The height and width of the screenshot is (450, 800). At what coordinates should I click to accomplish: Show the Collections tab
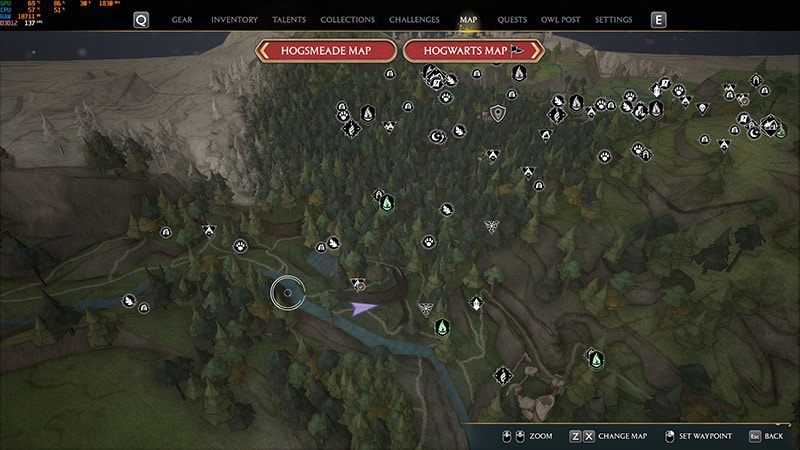point(348,20)
